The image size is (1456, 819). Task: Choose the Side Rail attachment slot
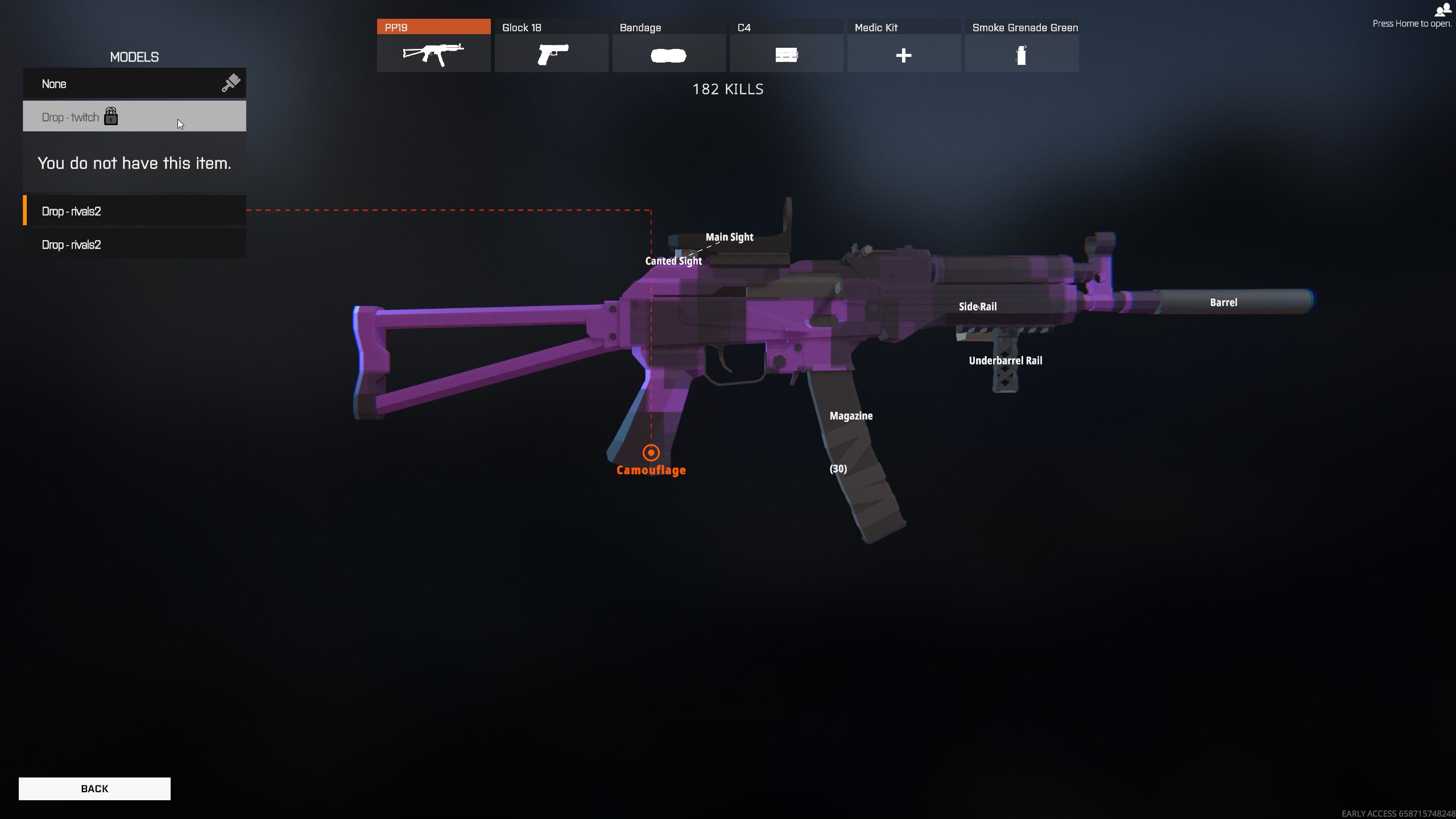978,307
